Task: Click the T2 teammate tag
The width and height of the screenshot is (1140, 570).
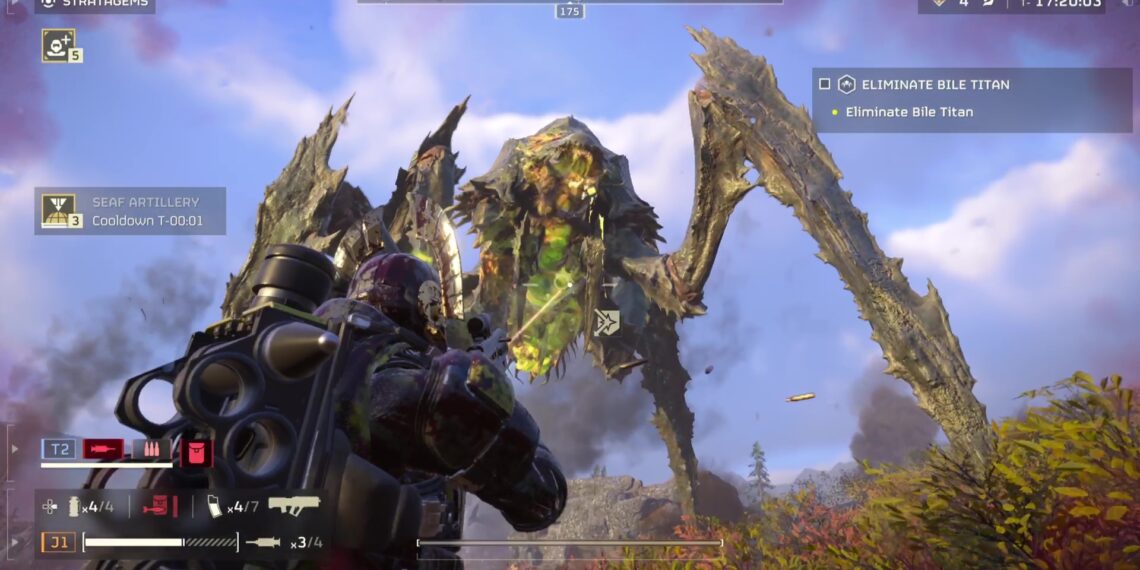Action: [x=59, y=449]
